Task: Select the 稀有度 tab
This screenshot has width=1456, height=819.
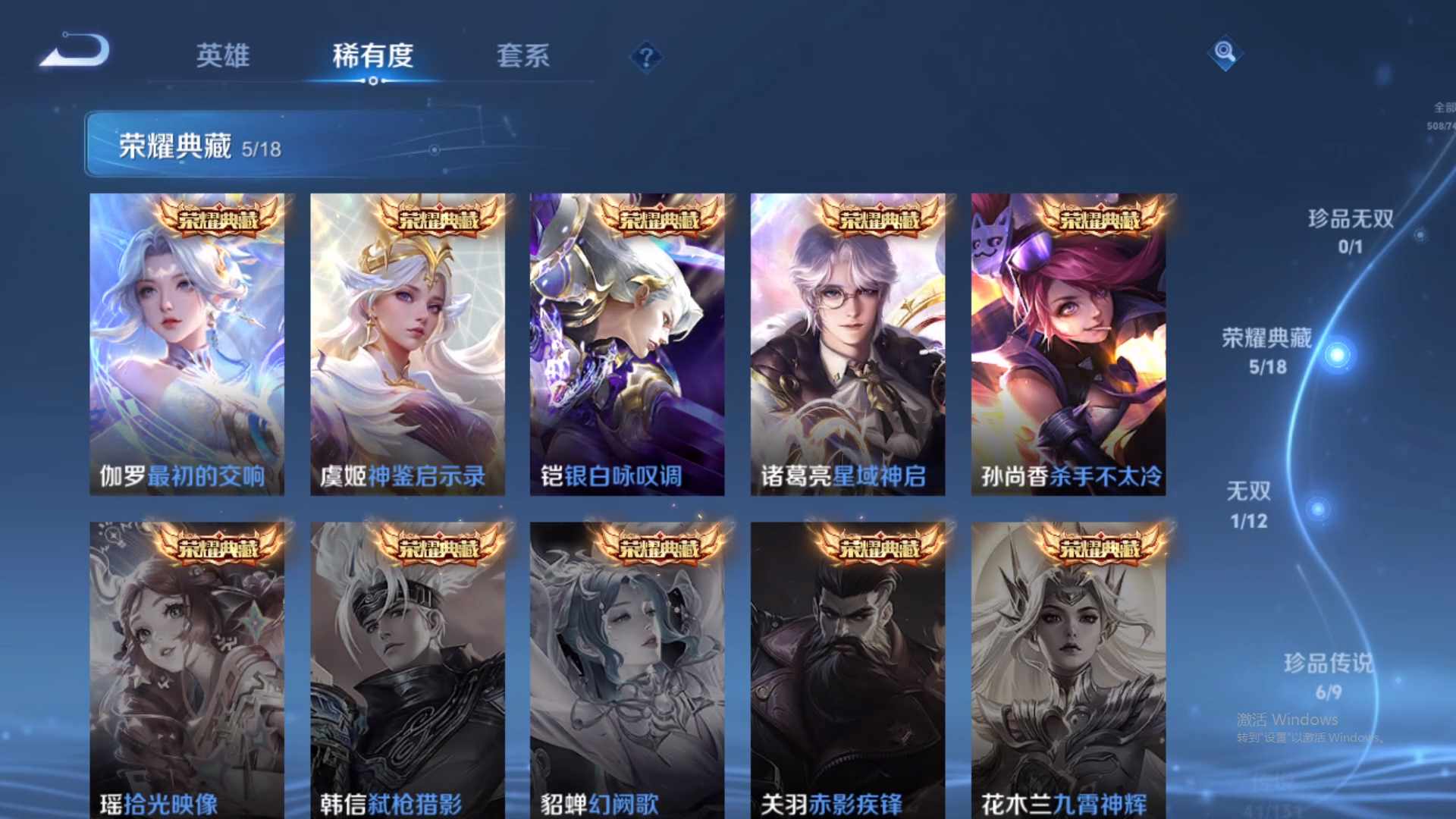Action: pyautogui.click(x=372, y=55)
